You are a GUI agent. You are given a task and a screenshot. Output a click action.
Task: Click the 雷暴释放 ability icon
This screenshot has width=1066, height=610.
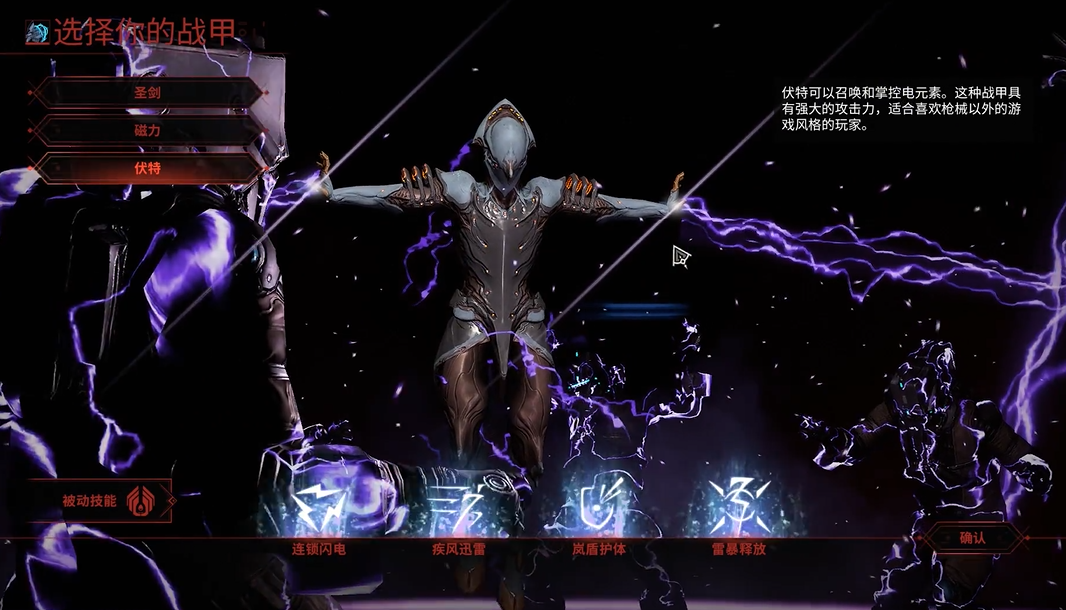click(x=738, y=509)
